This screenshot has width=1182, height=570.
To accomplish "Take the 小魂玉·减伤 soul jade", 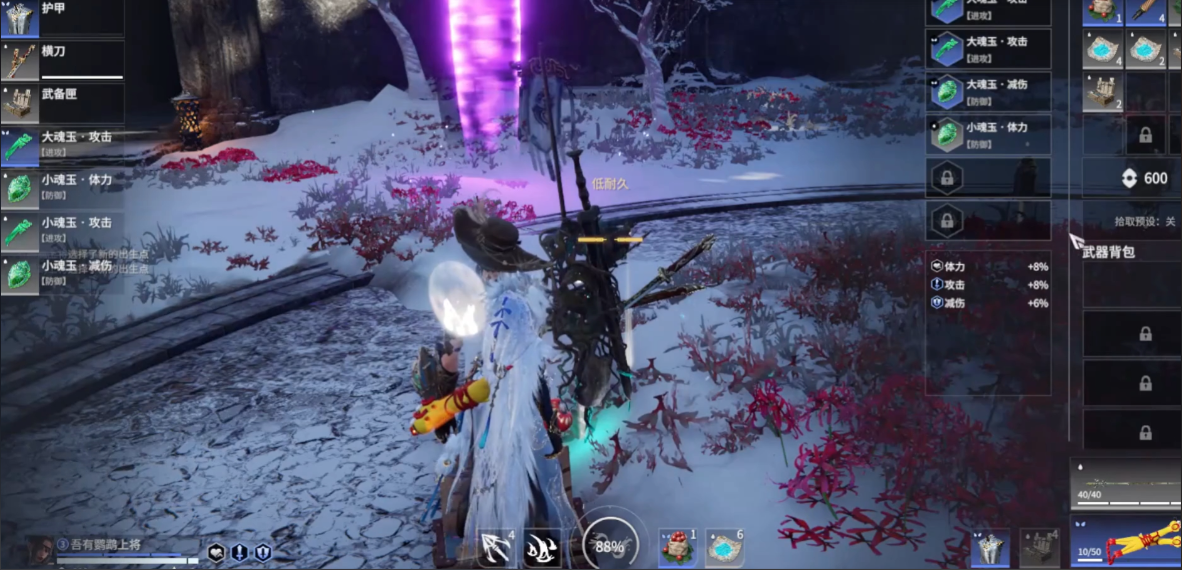I will 62,273.
